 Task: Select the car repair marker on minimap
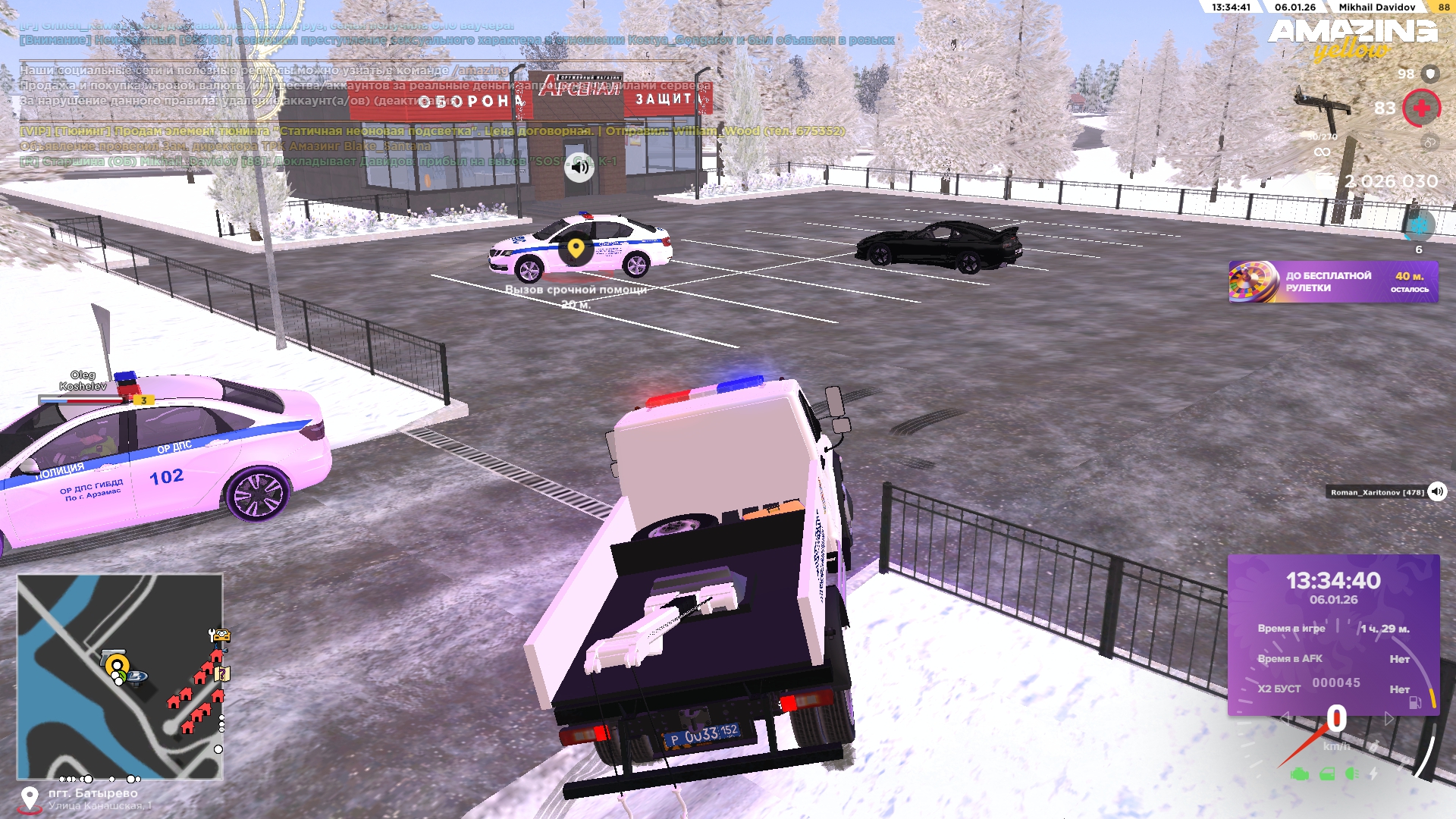point(220,635)
